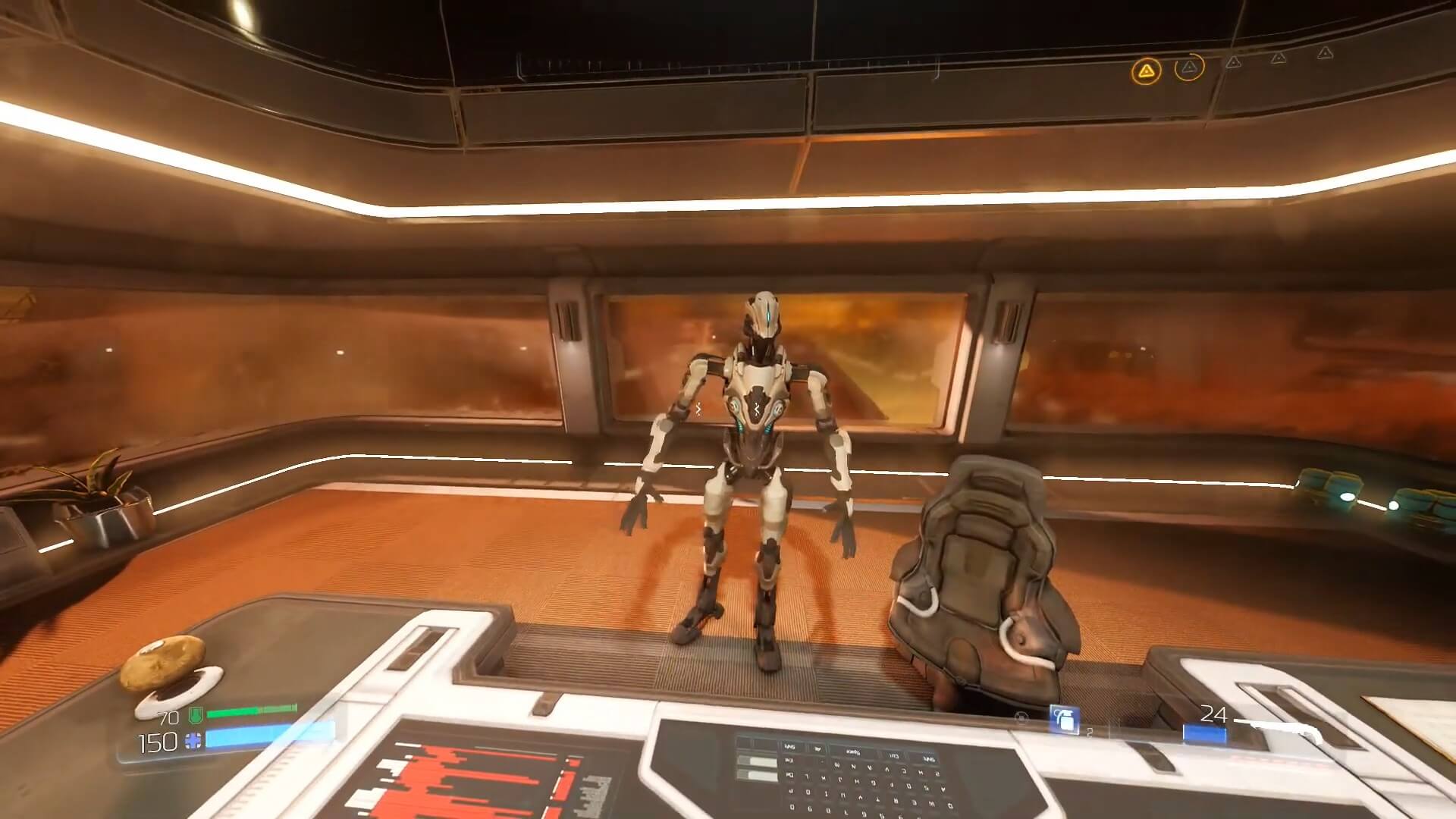This screenshot has height=819, width=1456.
Task: Toggle the Shift key on the holographic keyboard
Action: tap(789, 747)
